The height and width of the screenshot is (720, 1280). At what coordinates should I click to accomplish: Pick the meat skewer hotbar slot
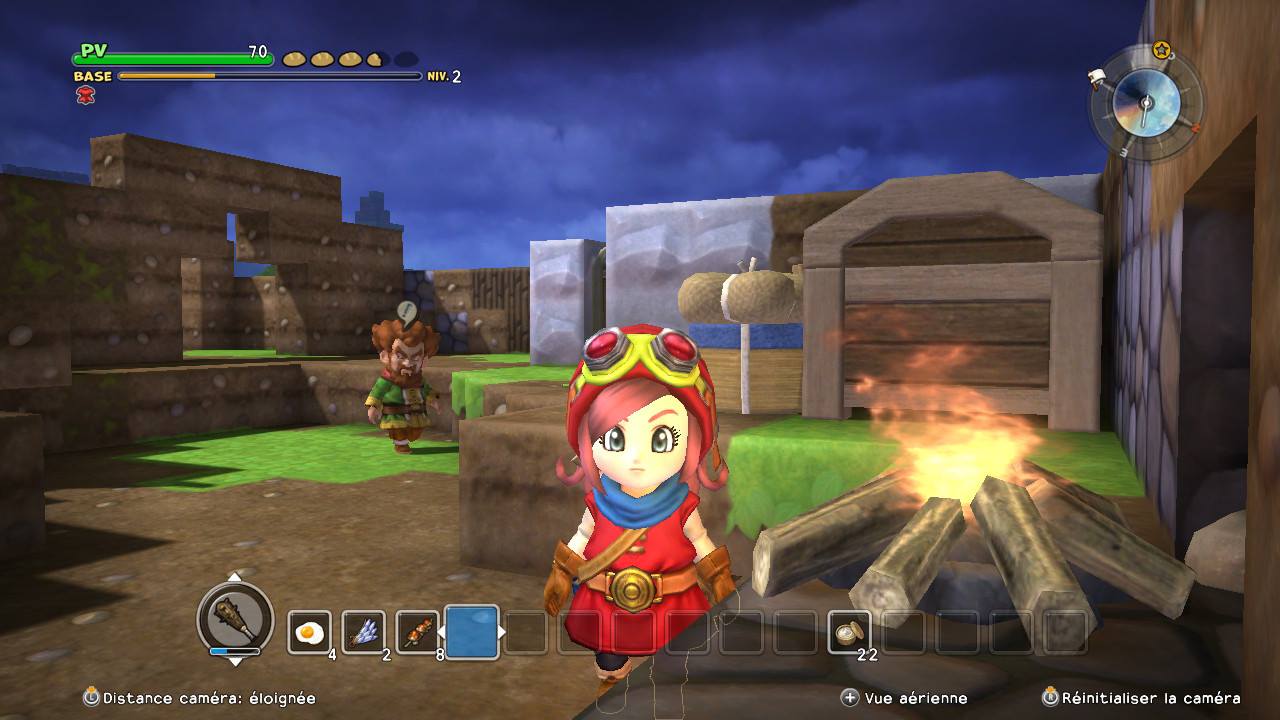417,632
